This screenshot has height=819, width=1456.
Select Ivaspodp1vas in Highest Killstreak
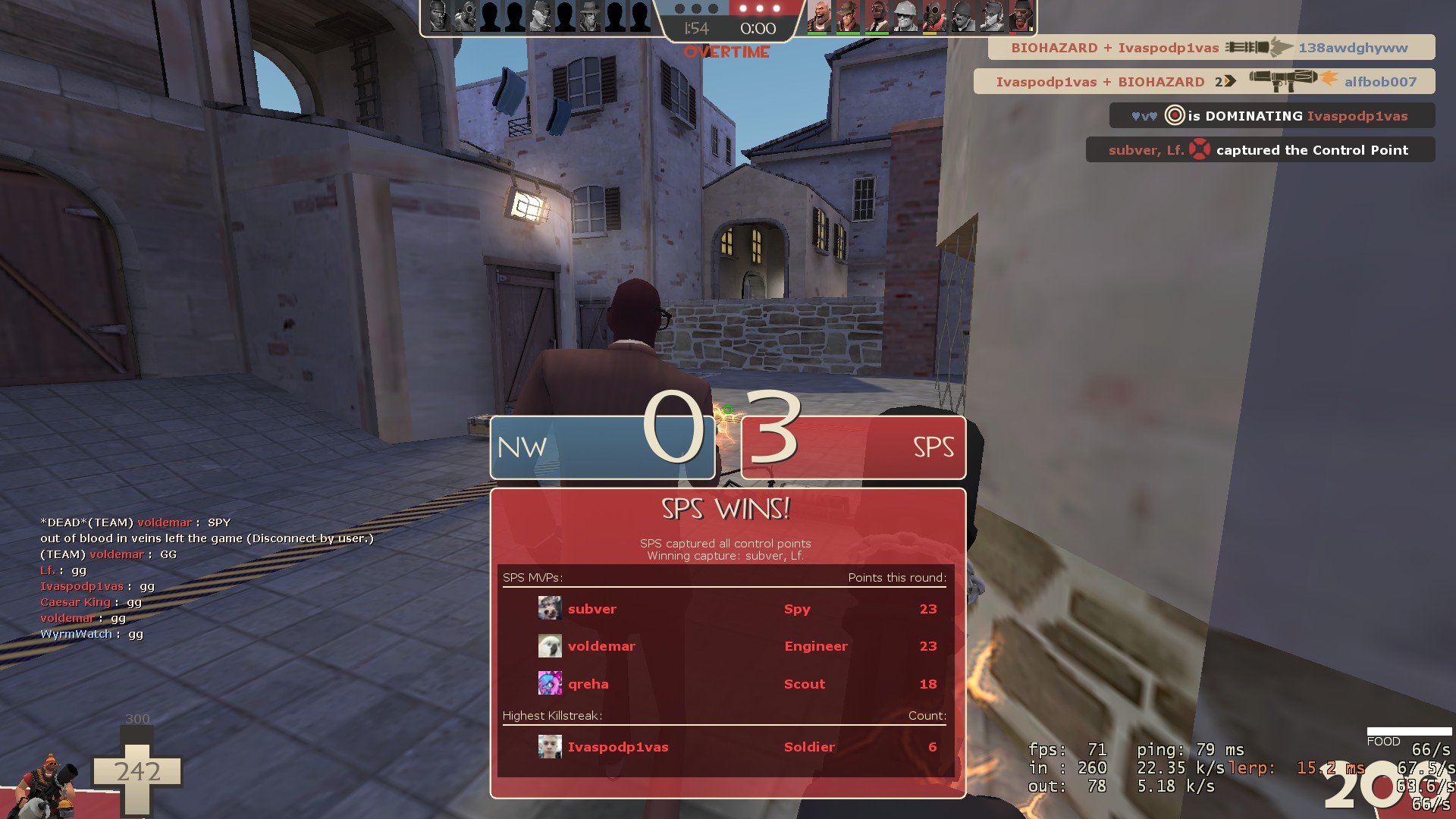coord(726,747)
